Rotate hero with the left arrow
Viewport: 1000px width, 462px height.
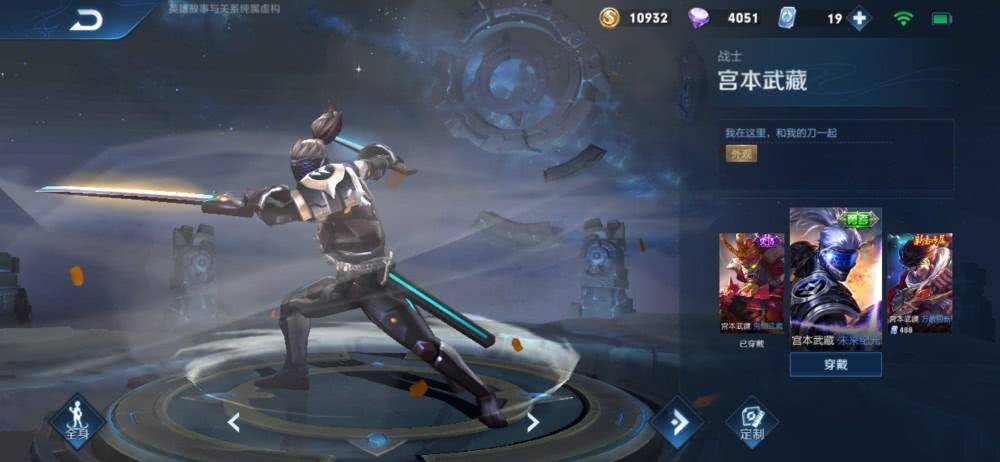point(234,422)
